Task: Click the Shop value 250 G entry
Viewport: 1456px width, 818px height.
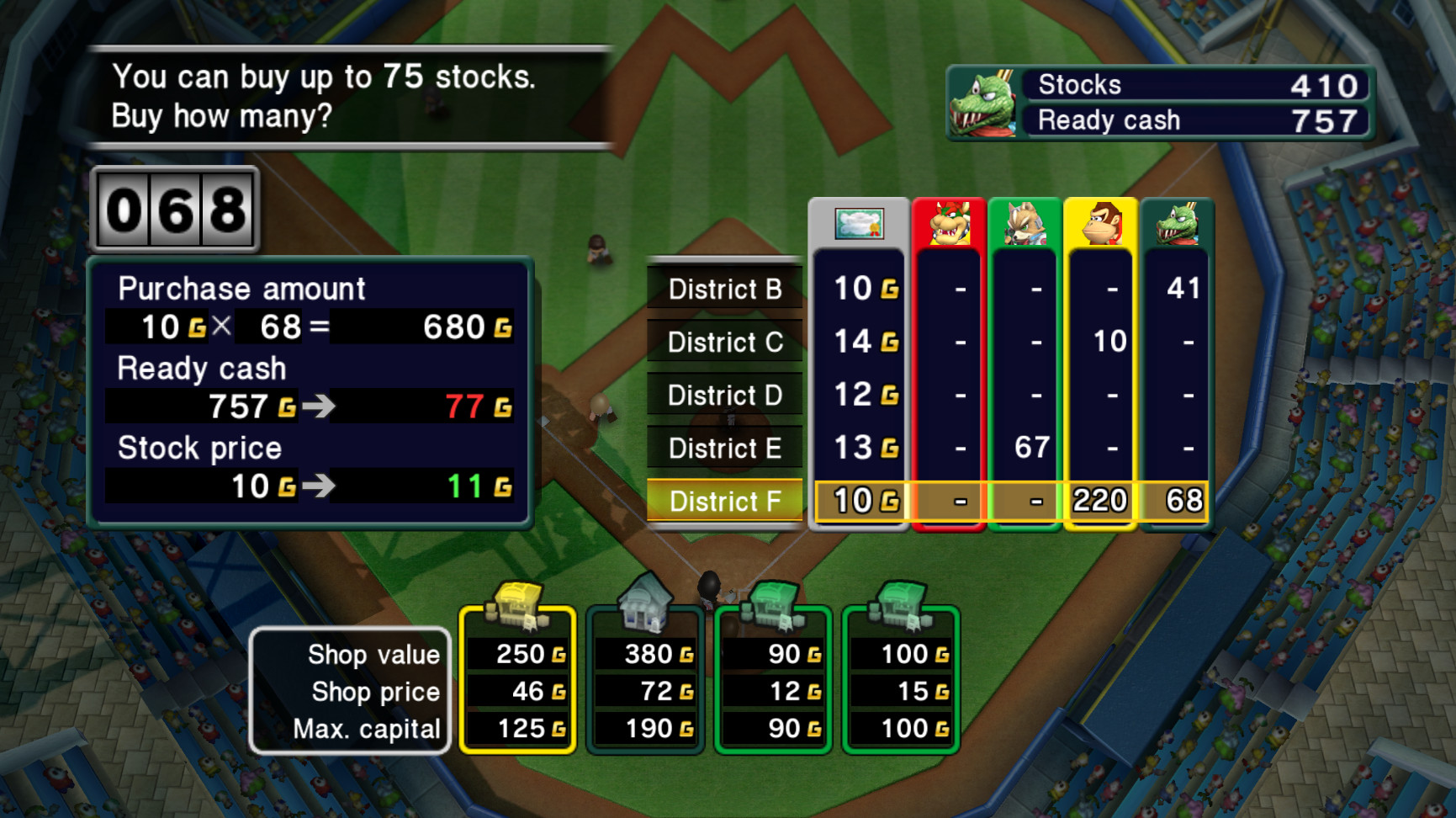Action: pos(518,654)
